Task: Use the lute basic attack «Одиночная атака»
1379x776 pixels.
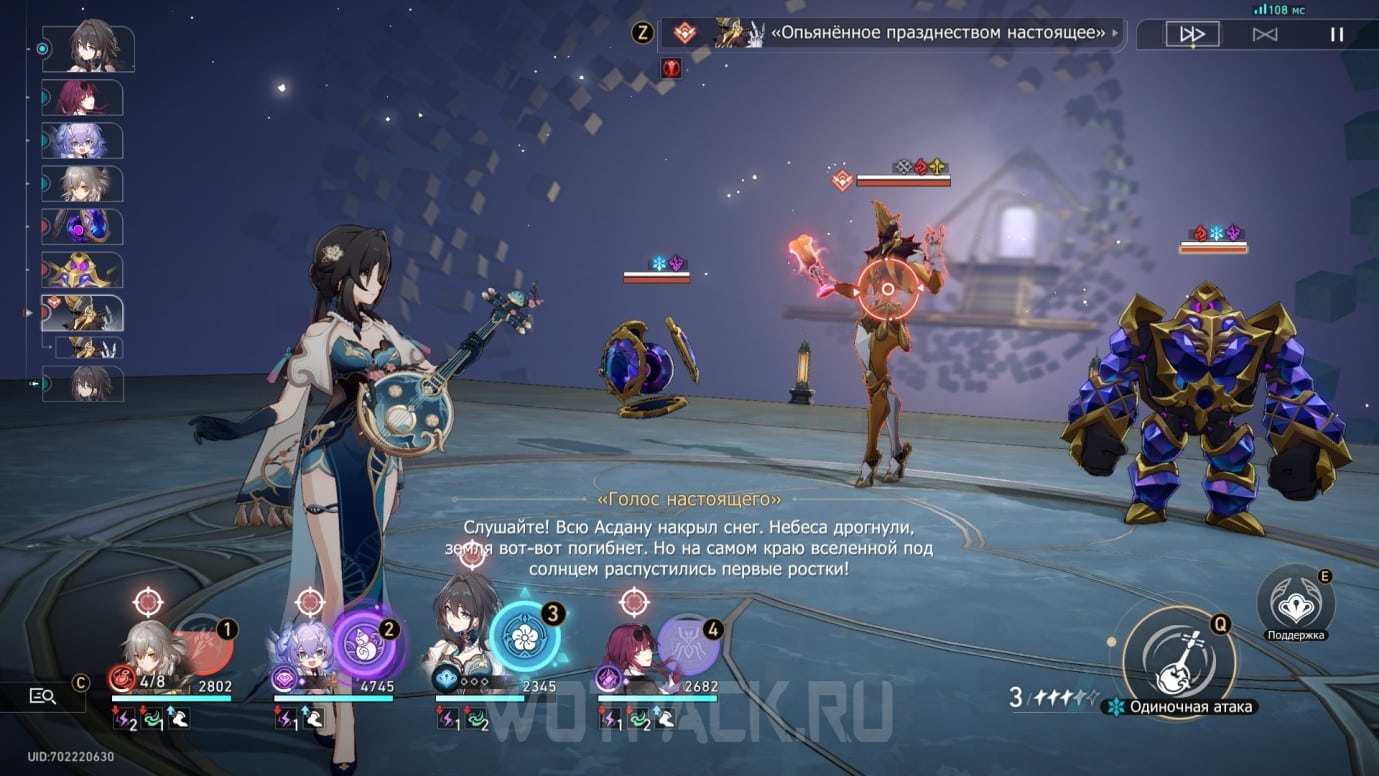Action: [x=1179, y=659]
